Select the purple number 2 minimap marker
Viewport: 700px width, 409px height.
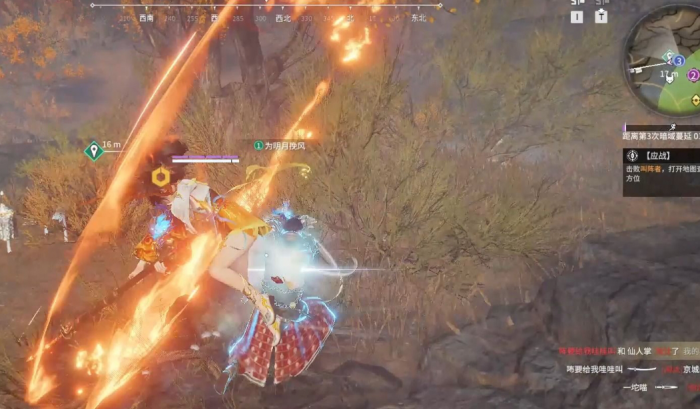click(x=693, y=75)
